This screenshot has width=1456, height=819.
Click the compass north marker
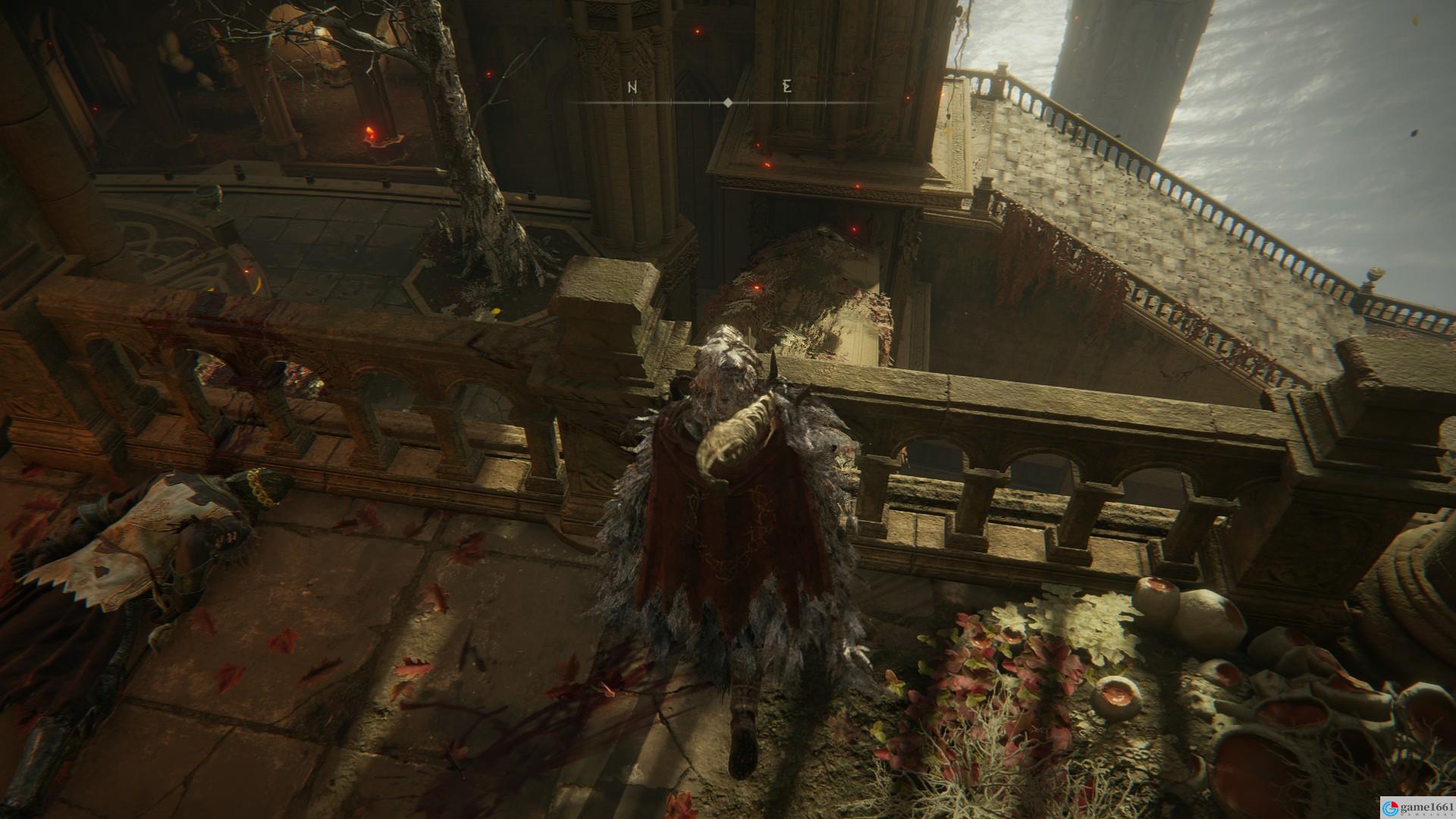(x=632, y=87)
